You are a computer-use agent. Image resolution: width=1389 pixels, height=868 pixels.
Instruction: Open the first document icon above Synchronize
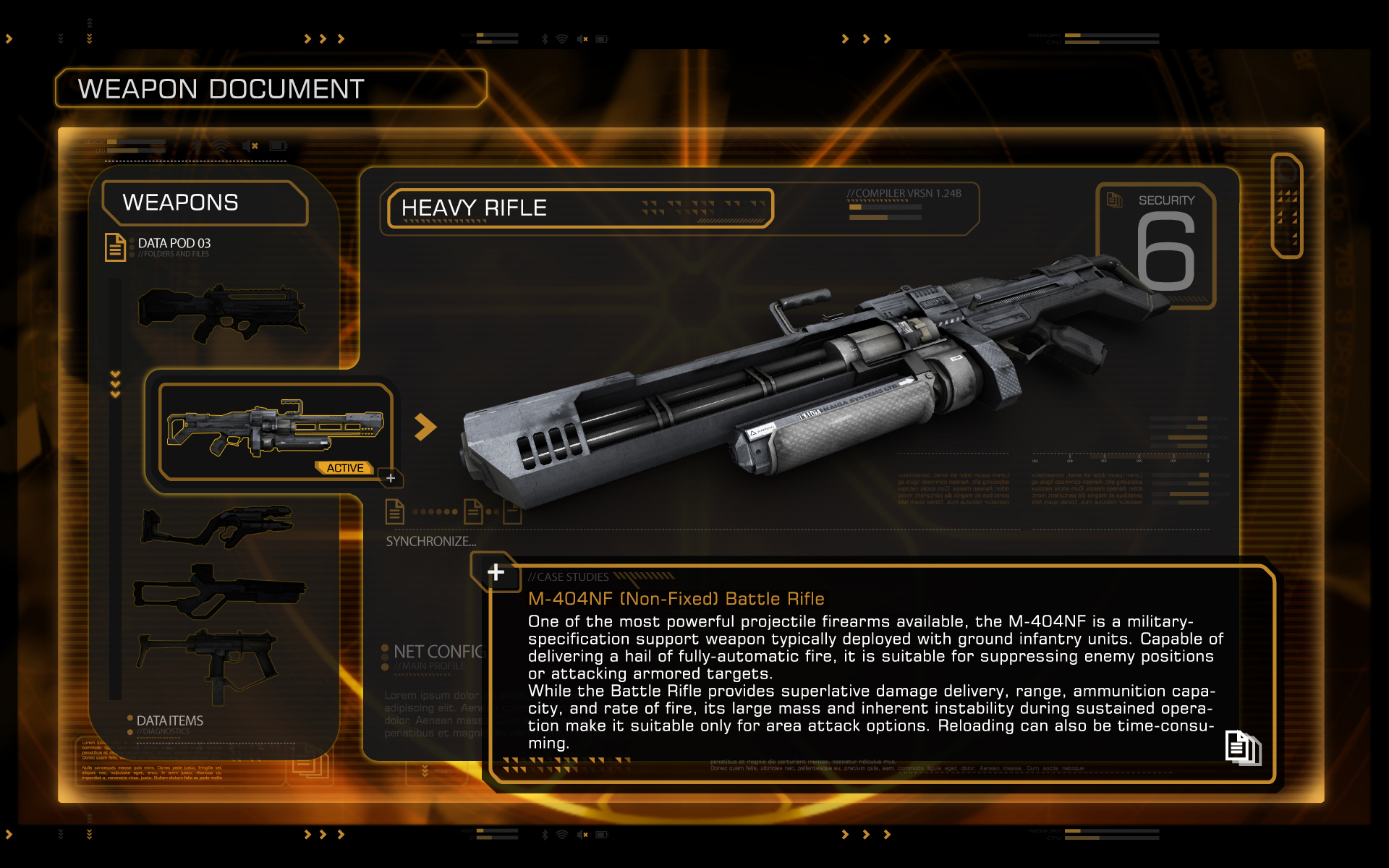394,511
